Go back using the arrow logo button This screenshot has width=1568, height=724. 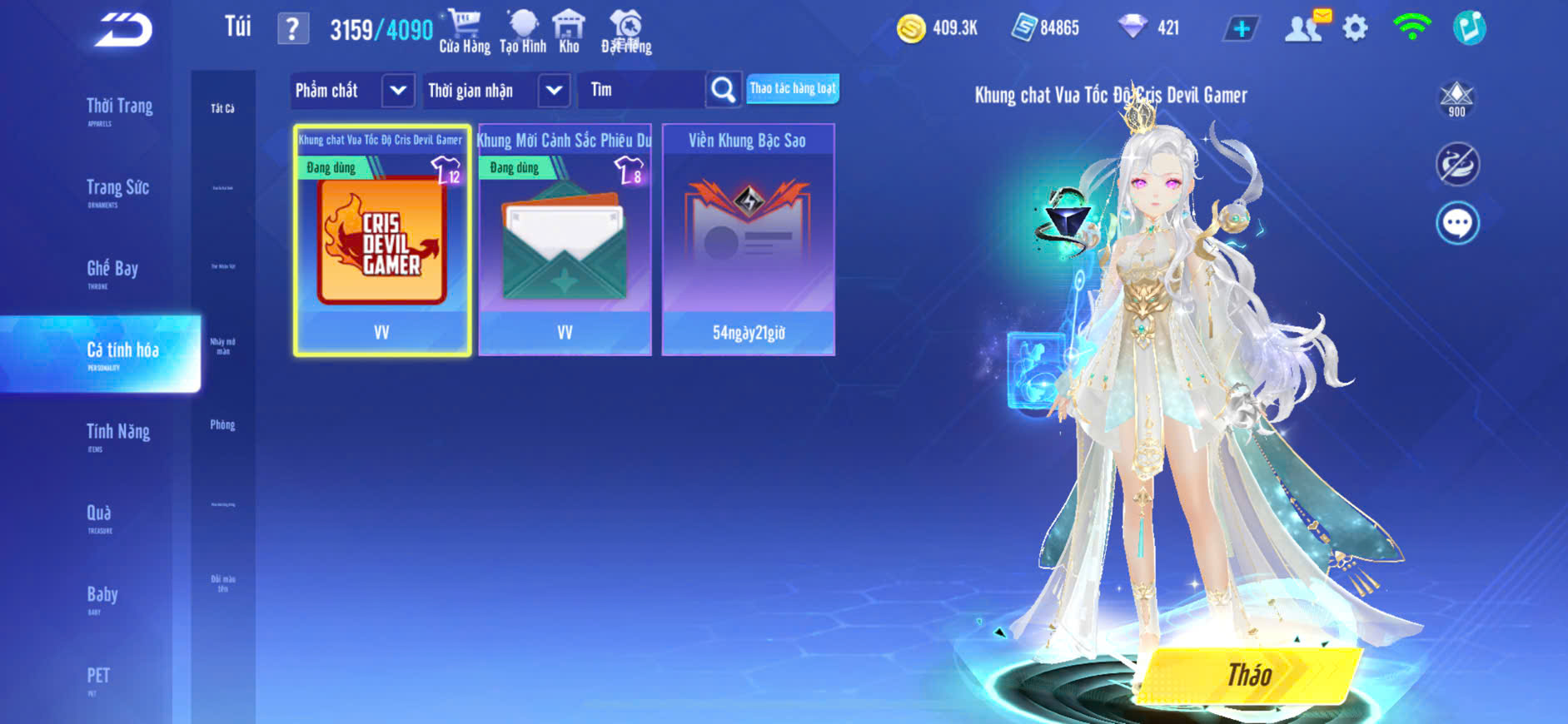pos(123,29)
